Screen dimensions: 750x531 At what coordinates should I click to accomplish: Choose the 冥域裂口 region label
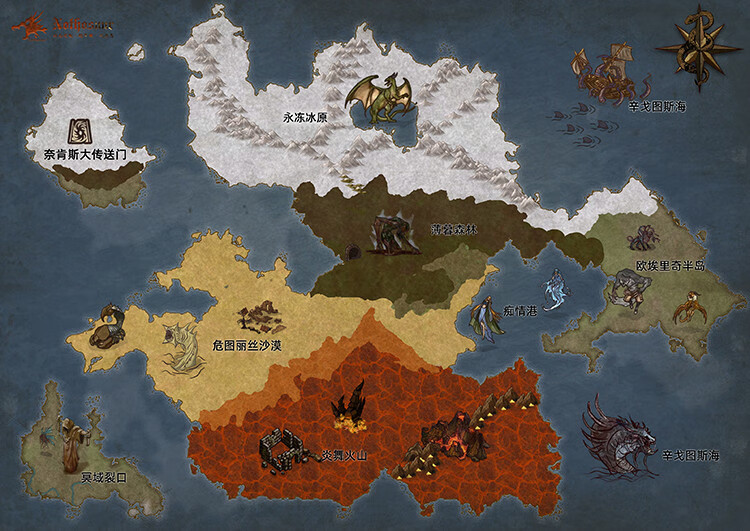point(104,478)
